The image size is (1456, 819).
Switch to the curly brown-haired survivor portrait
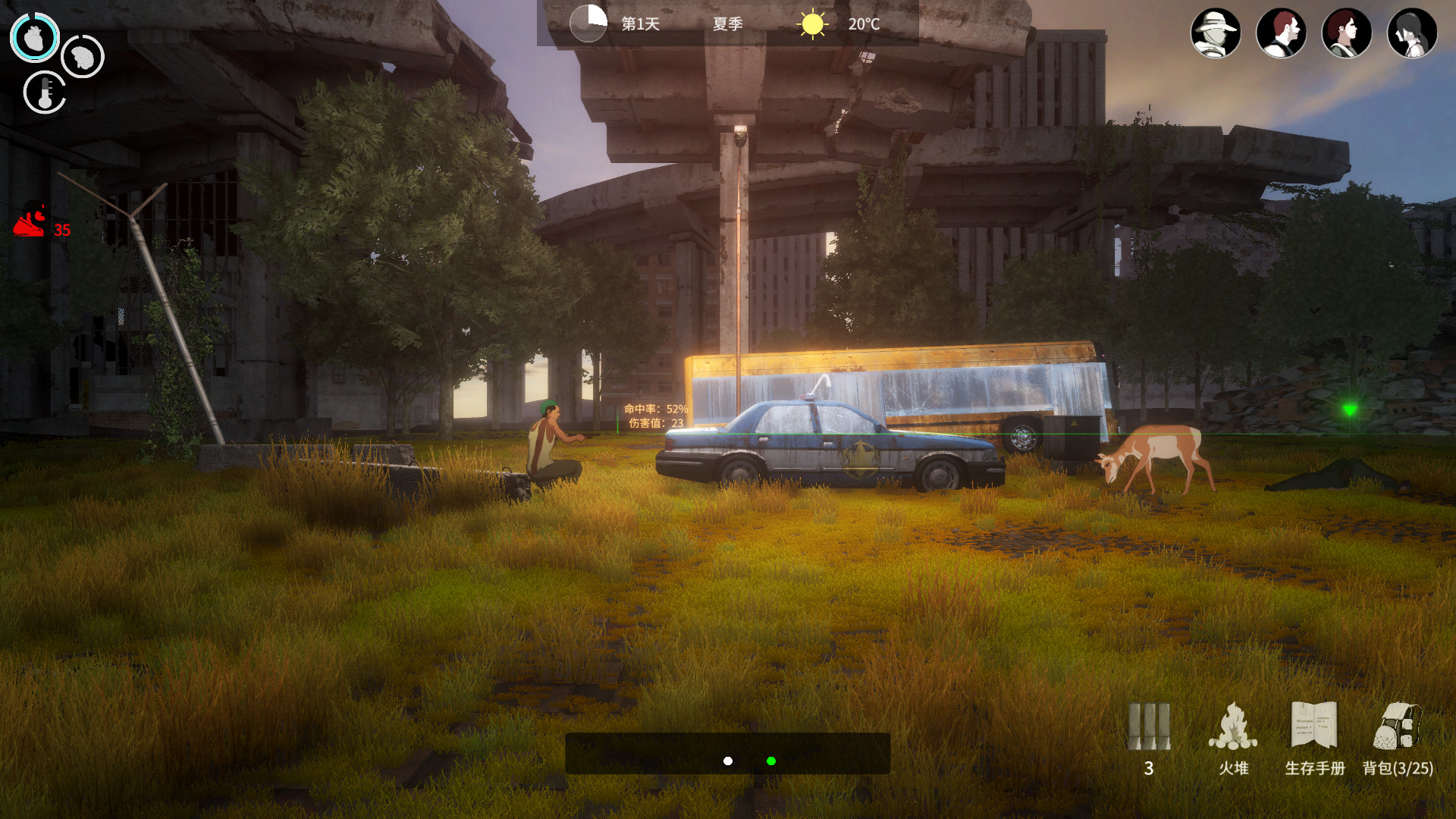pyautogui.click(x=1347, y=33)
